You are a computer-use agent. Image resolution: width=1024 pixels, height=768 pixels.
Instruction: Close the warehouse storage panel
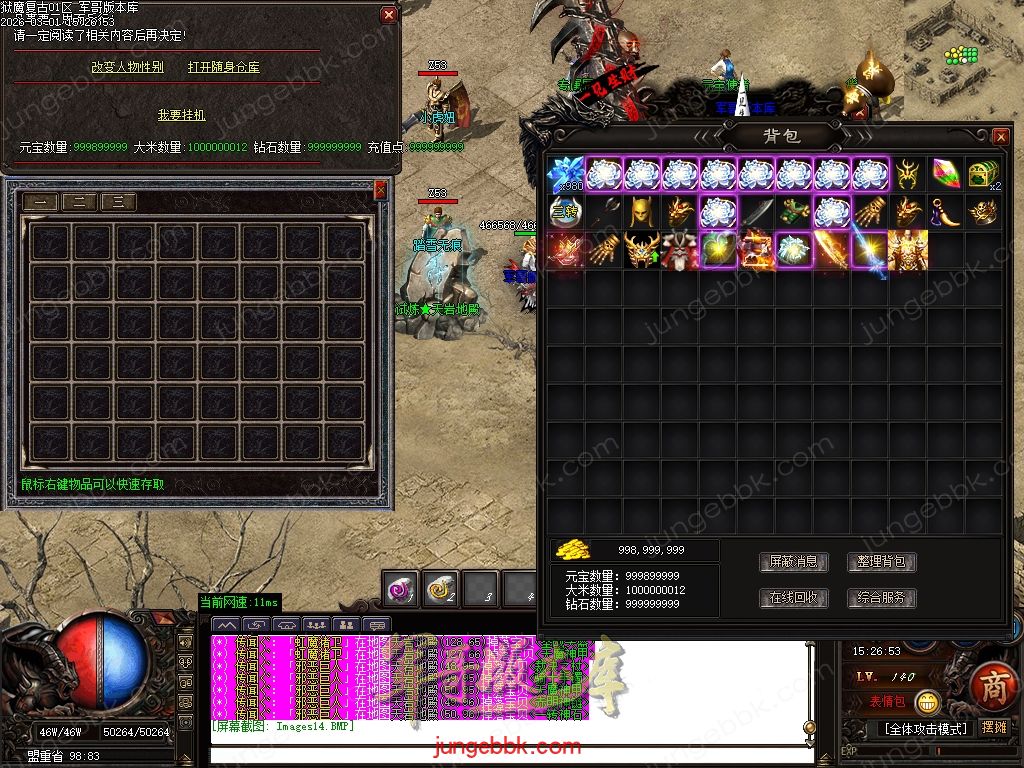tap(380, 189)
